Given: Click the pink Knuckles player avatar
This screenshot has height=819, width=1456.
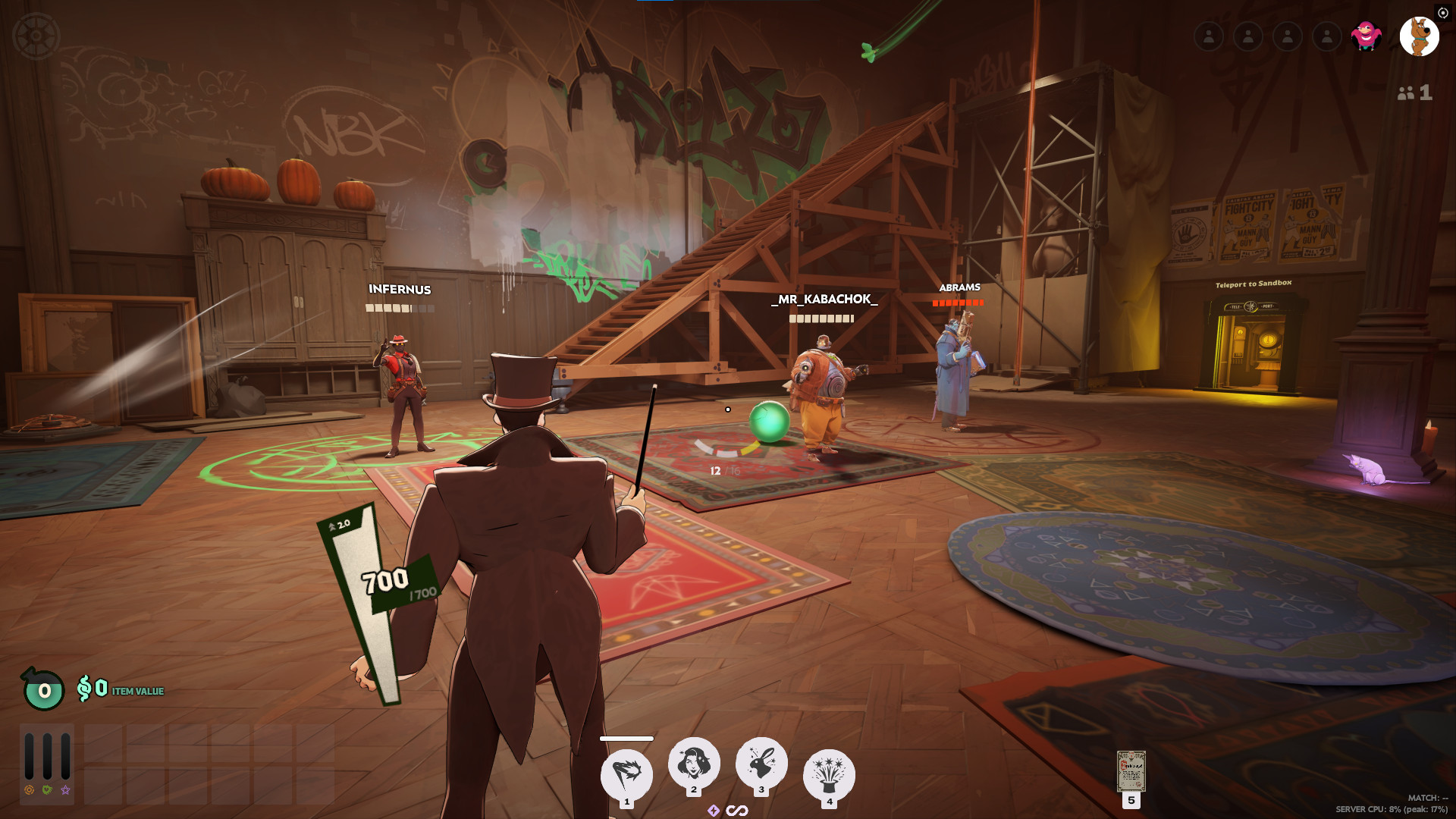Looking at the screenshot, I should point(1366,36).
